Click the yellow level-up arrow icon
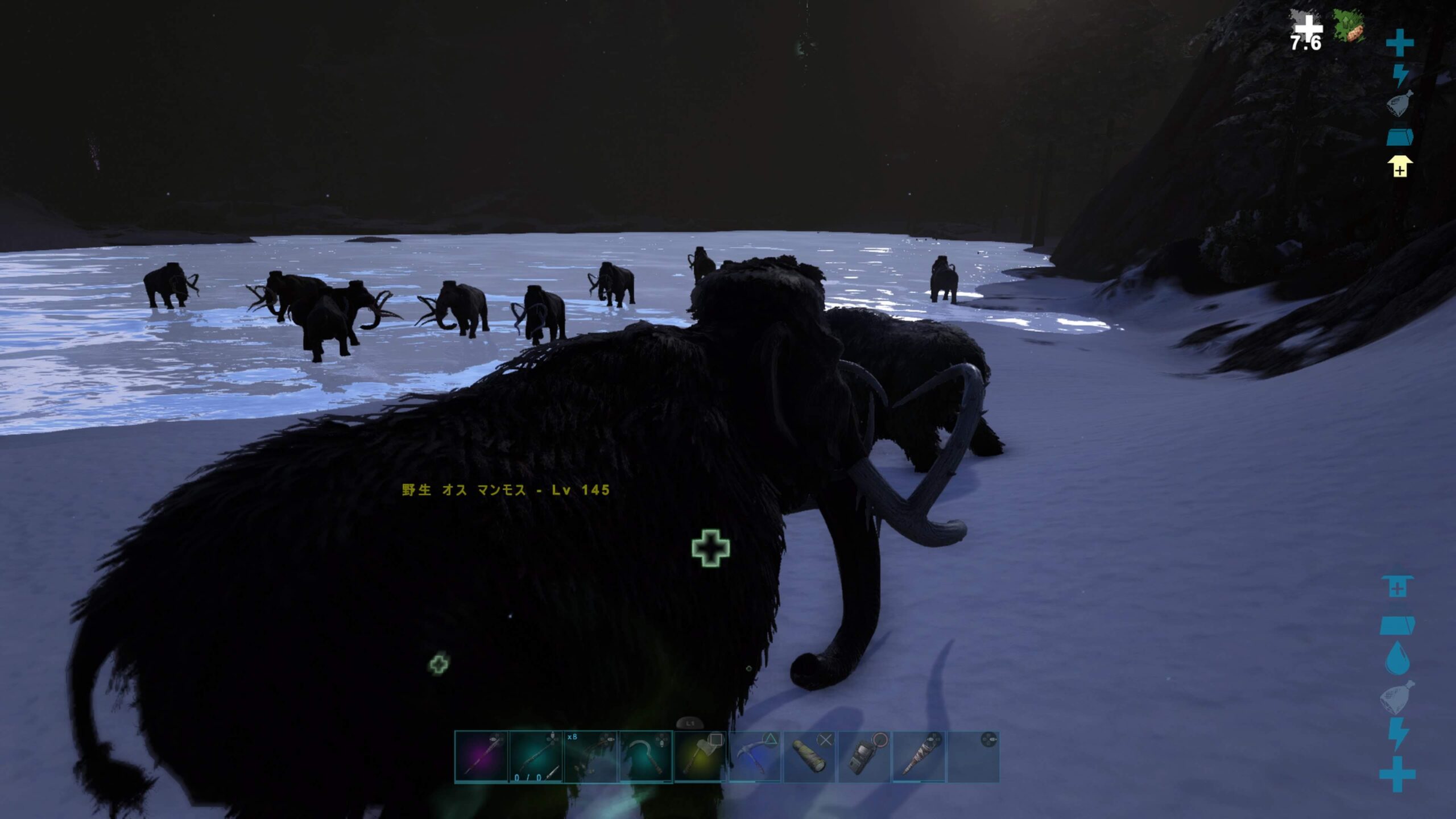 [1399, 167]
